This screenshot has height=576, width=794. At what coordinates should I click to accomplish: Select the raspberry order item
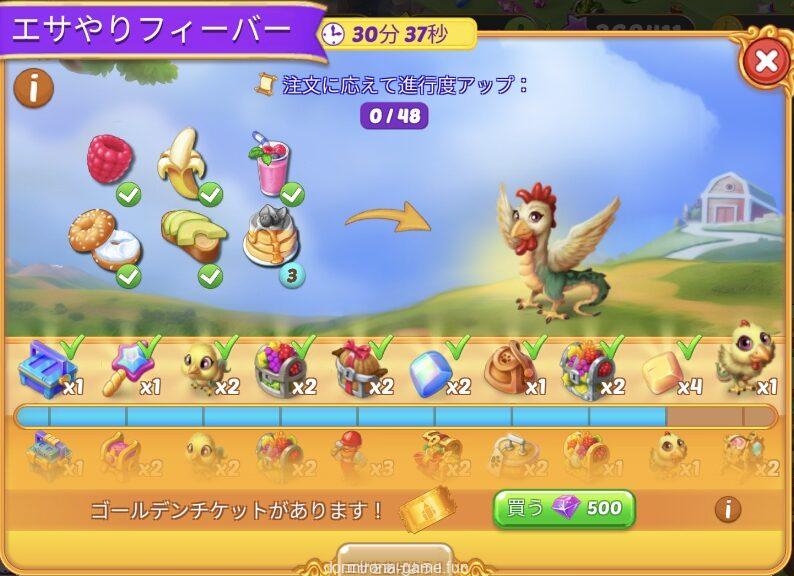point(110,160)
